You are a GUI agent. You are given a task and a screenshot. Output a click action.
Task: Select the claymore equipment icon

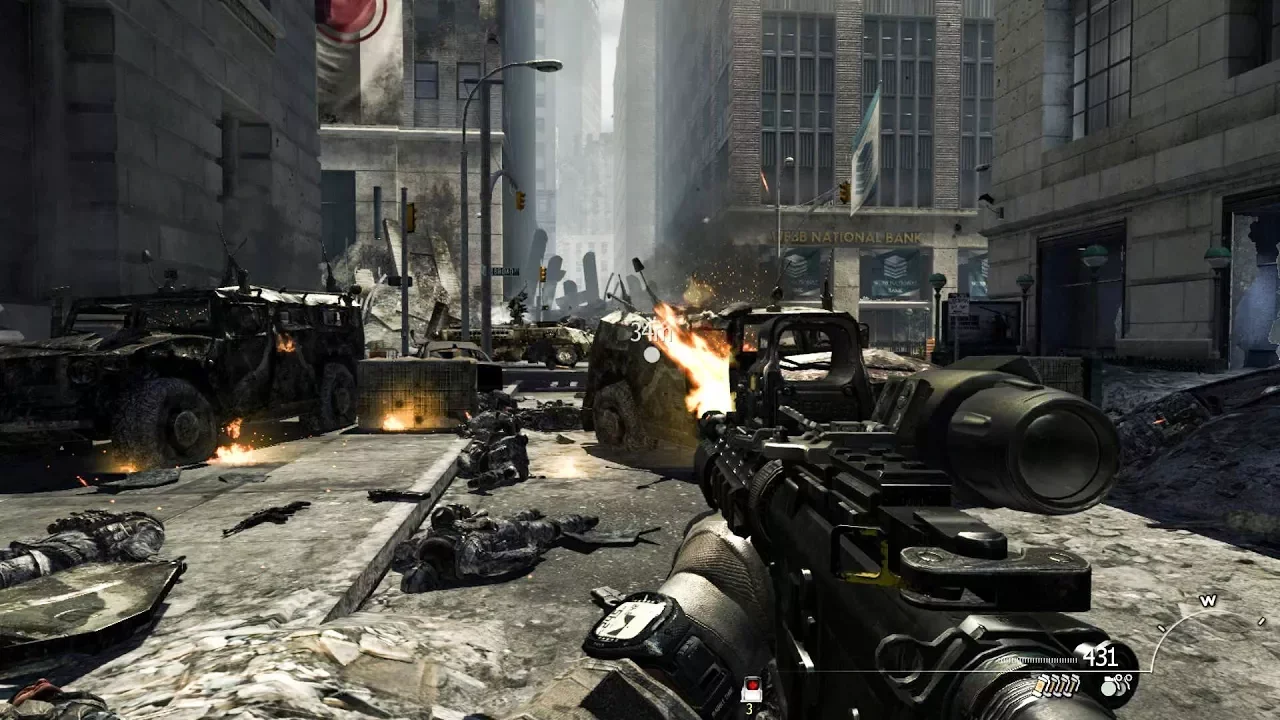click(x=751, y=689)
